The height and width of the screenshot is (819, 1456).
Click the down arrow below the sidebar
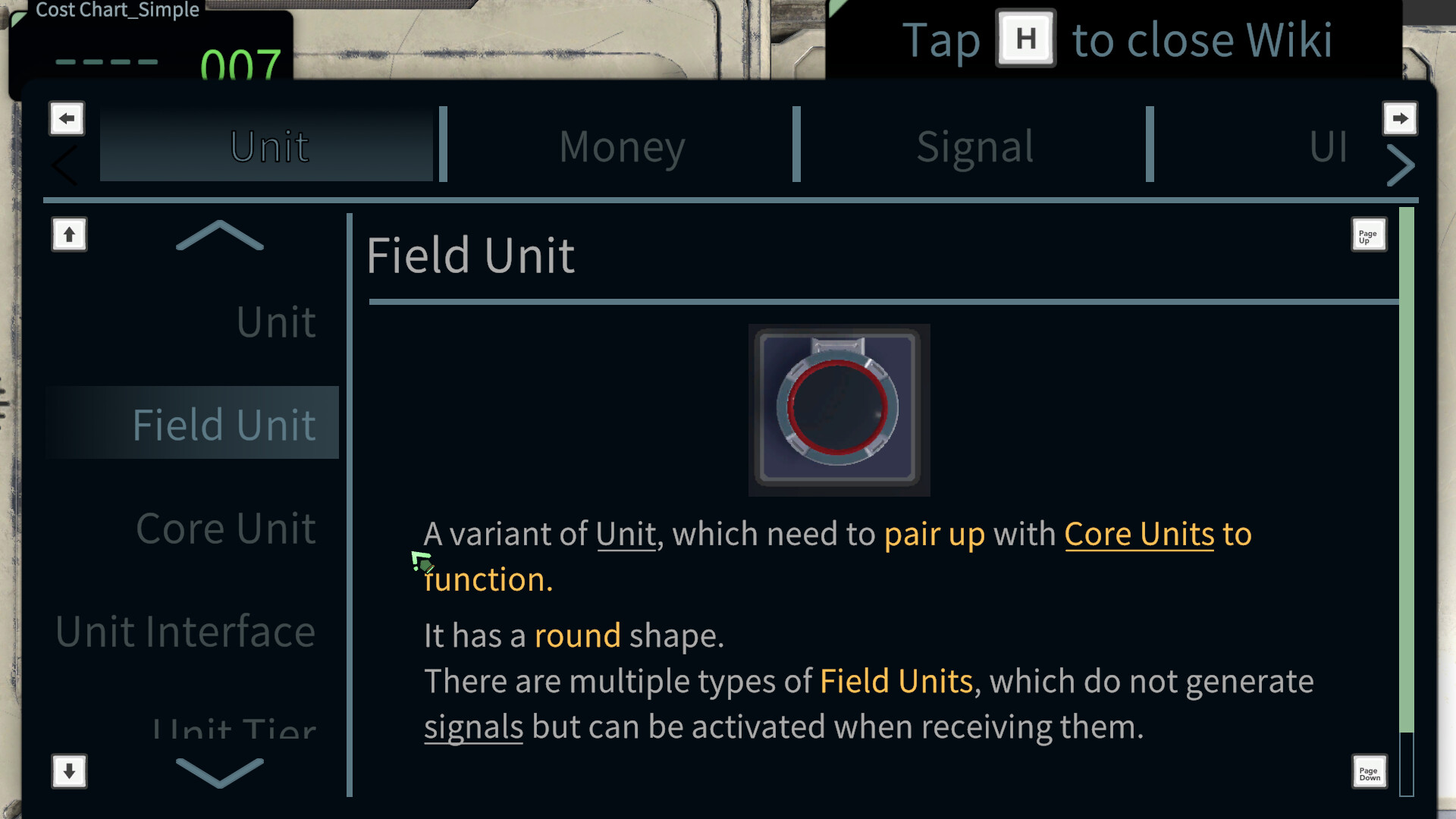click(x=68, y=771)
